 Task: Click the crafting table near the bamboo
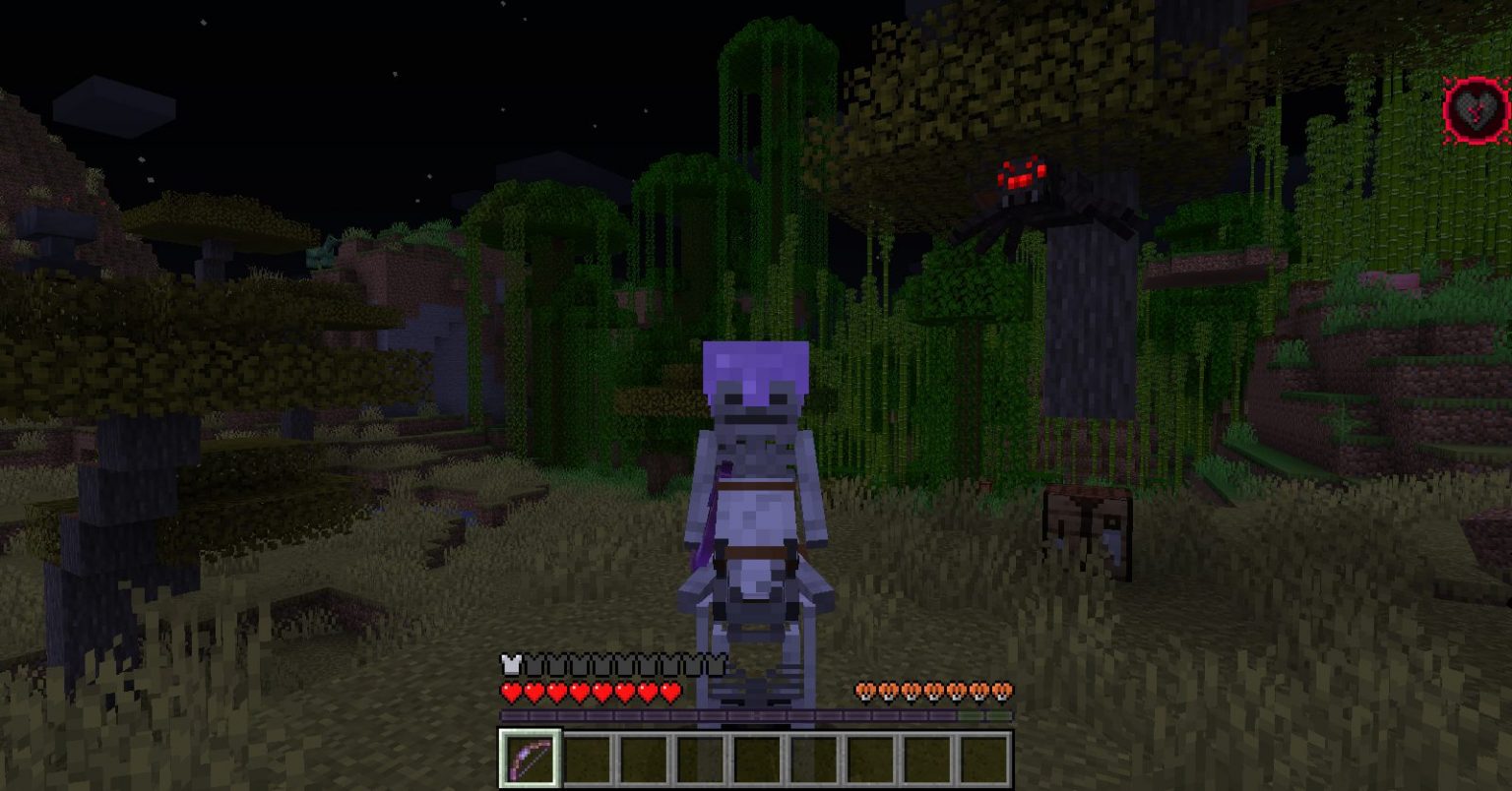point(1088,521)
